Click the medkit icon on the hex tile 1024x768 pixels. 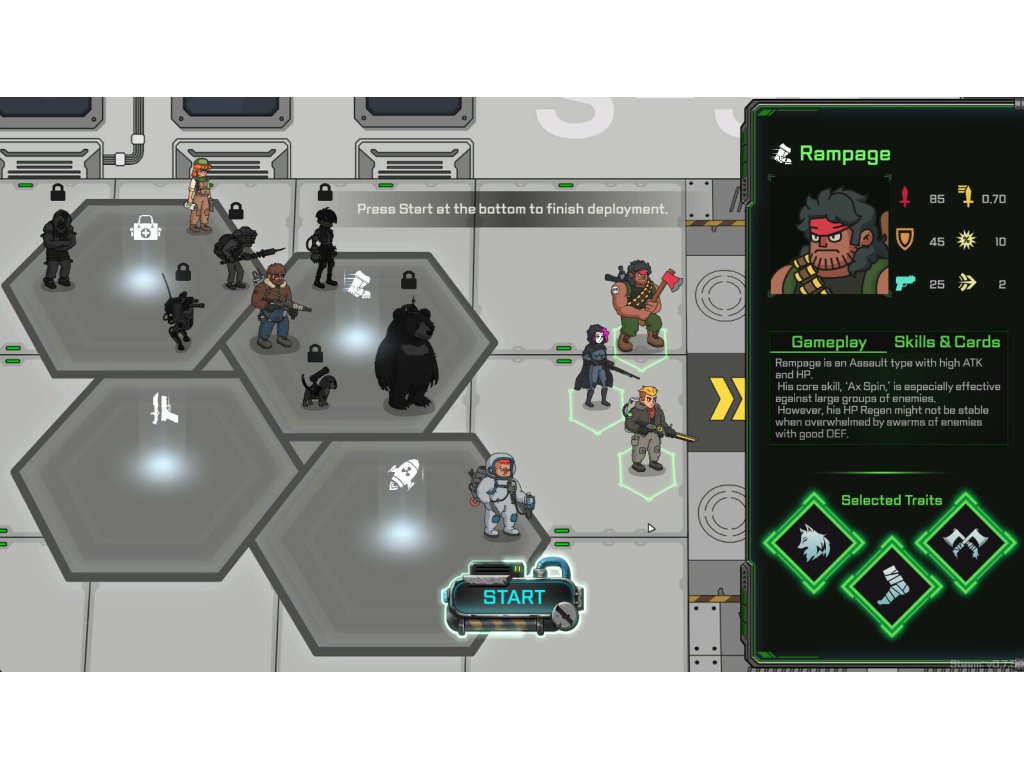146,230
